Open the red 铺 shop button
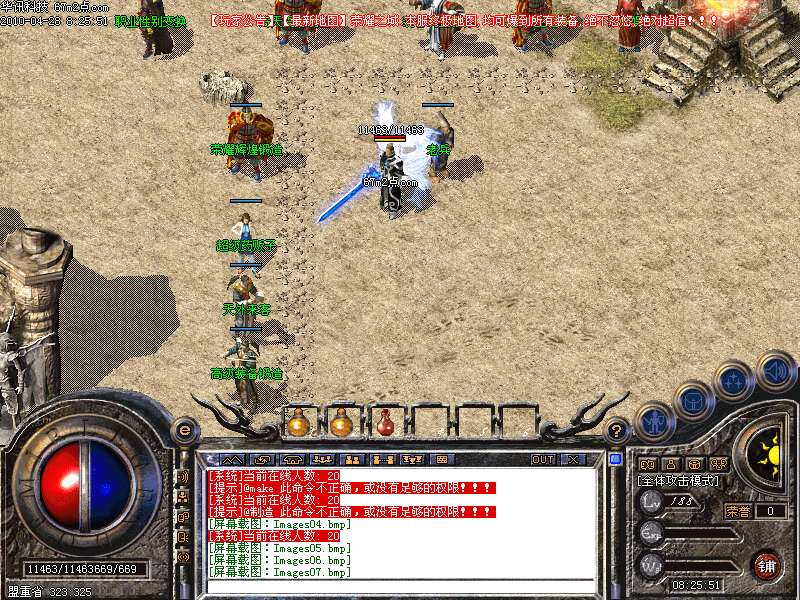The height and width of the screenshot is (600, 800). [x=766, y=566]
